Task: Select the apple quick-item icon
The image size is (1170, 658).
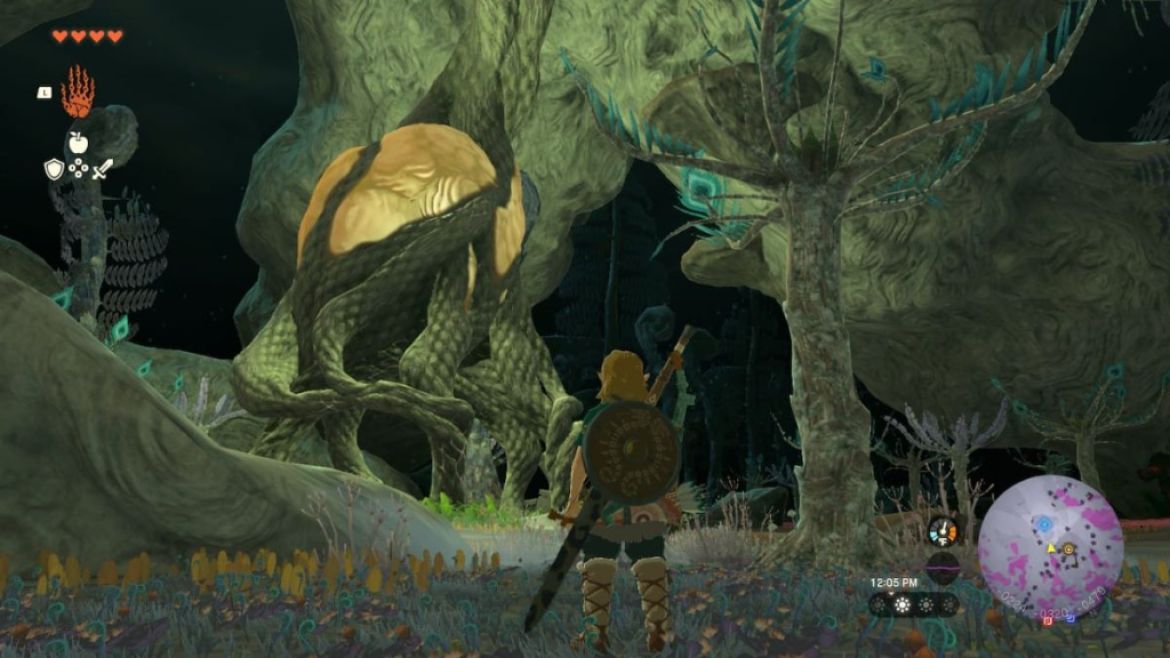Action: pos(77,140)
